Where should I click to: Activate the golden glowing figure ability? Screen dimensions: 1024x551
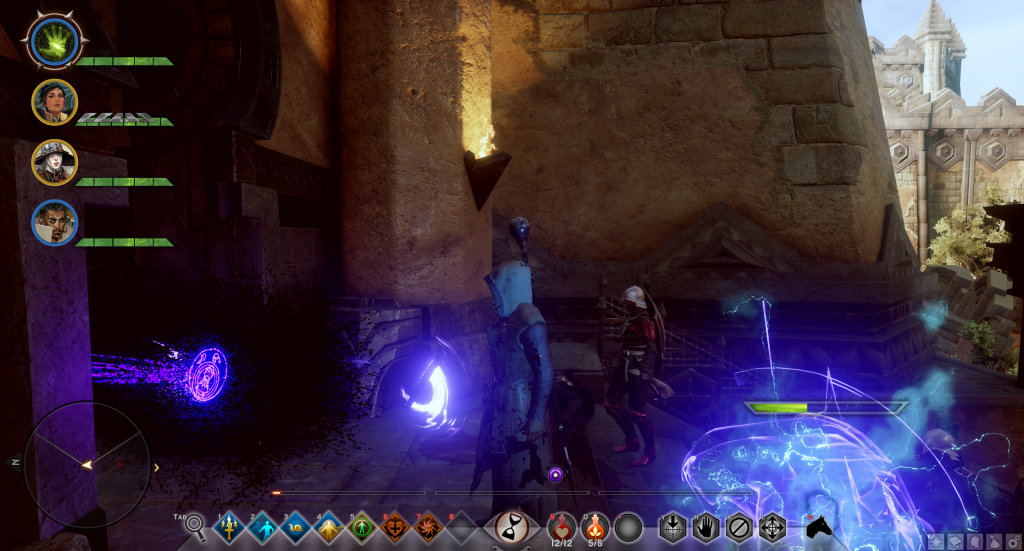click(x=329, y=526)
